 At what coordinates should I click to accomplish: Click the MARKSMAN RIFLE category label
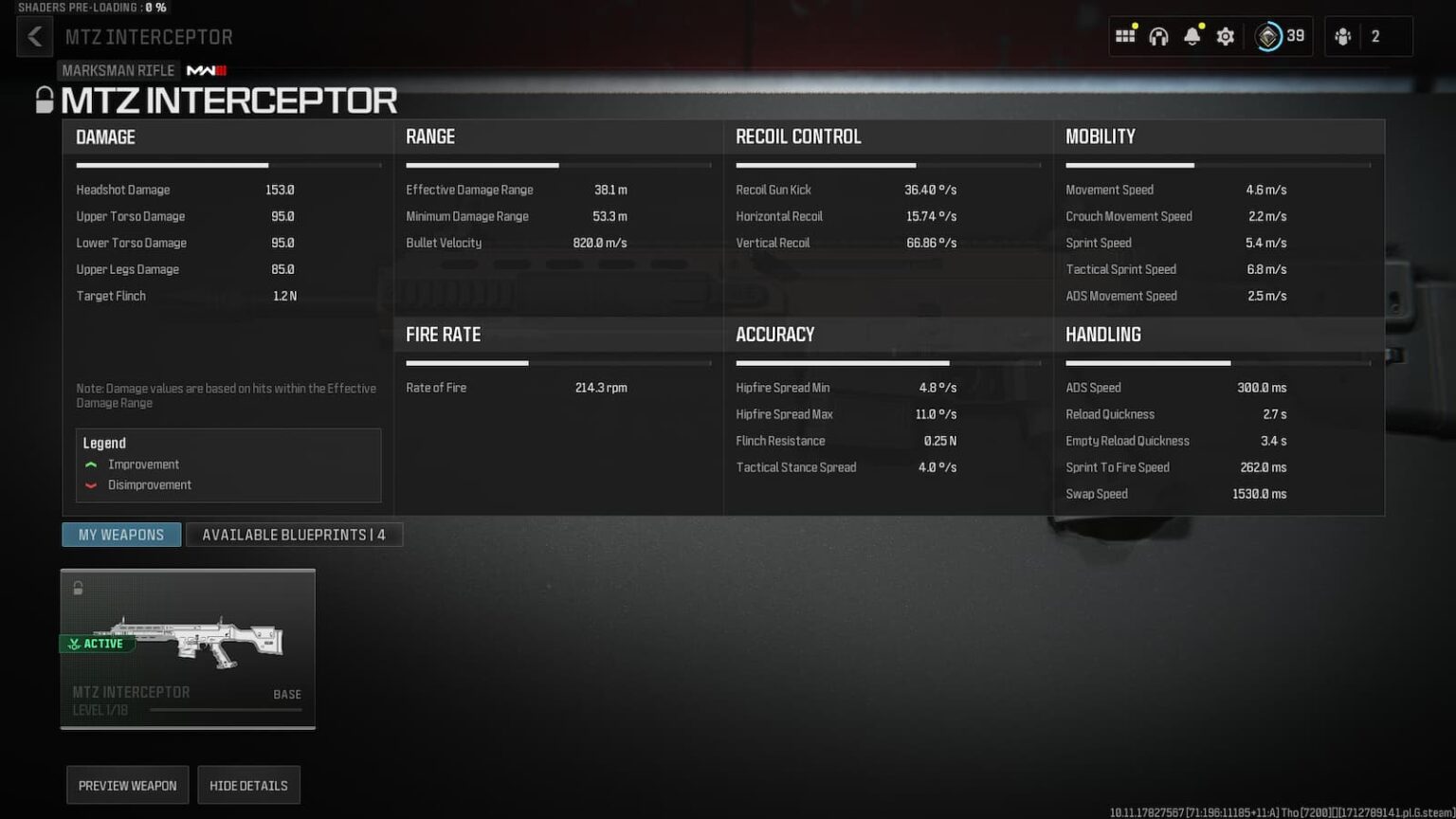[118, 70]
